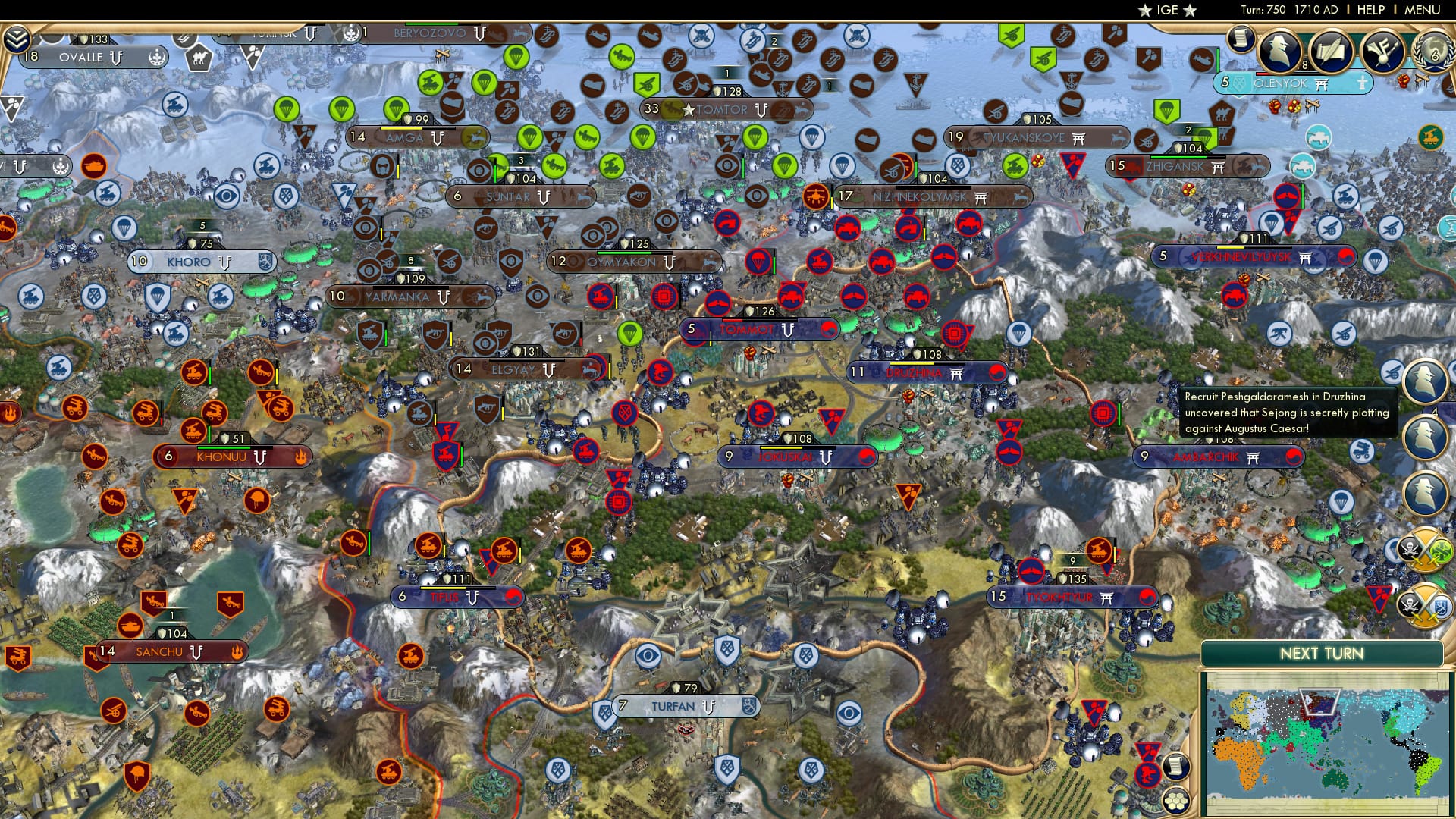This screenshot has width=1456, height=819.
Task: Click the topmost enemy spy notification icon
Action: click(1425, 381)
